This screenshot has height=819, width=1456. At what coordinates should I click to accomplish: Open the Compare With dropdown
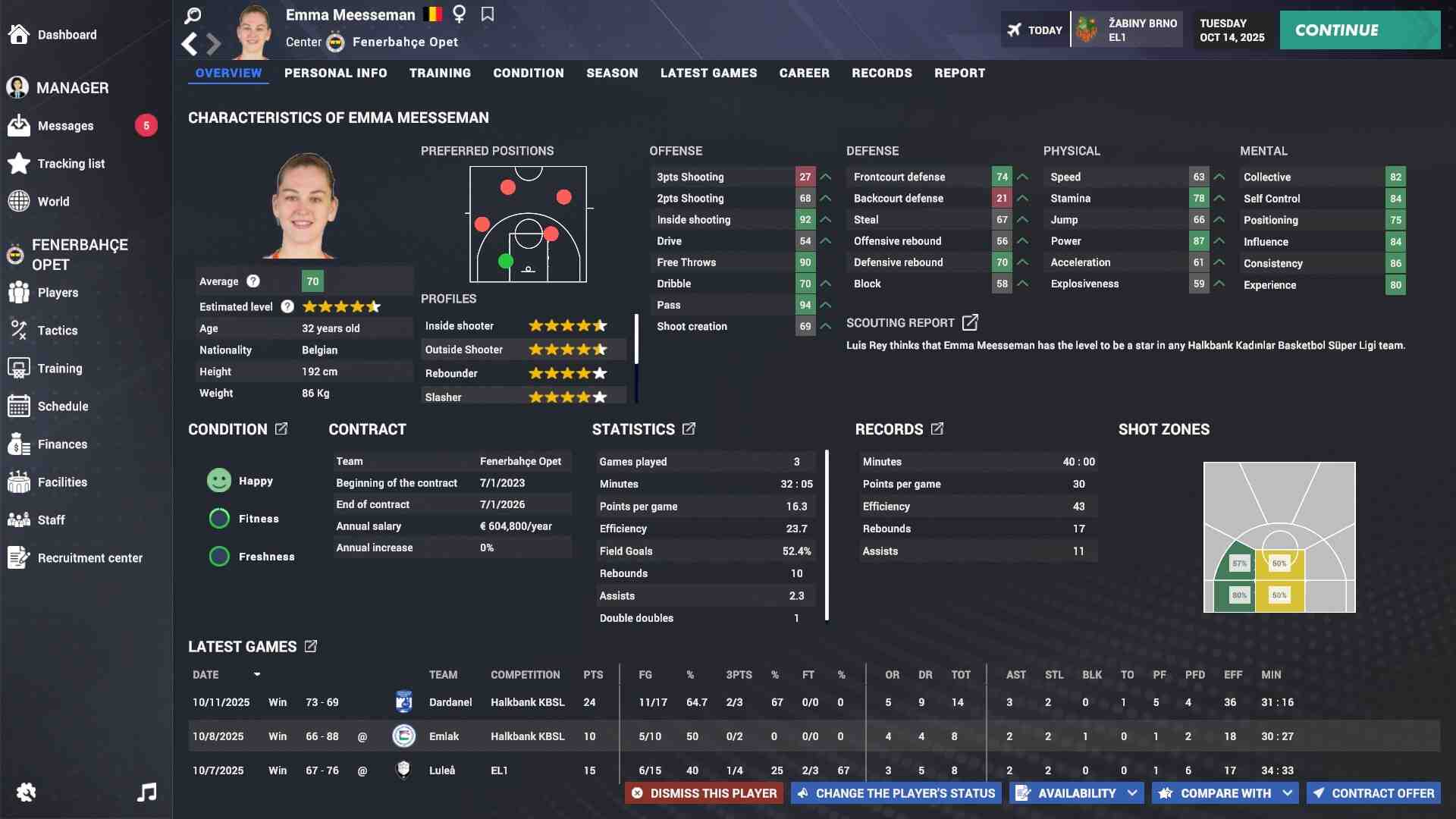[1225, 793]
